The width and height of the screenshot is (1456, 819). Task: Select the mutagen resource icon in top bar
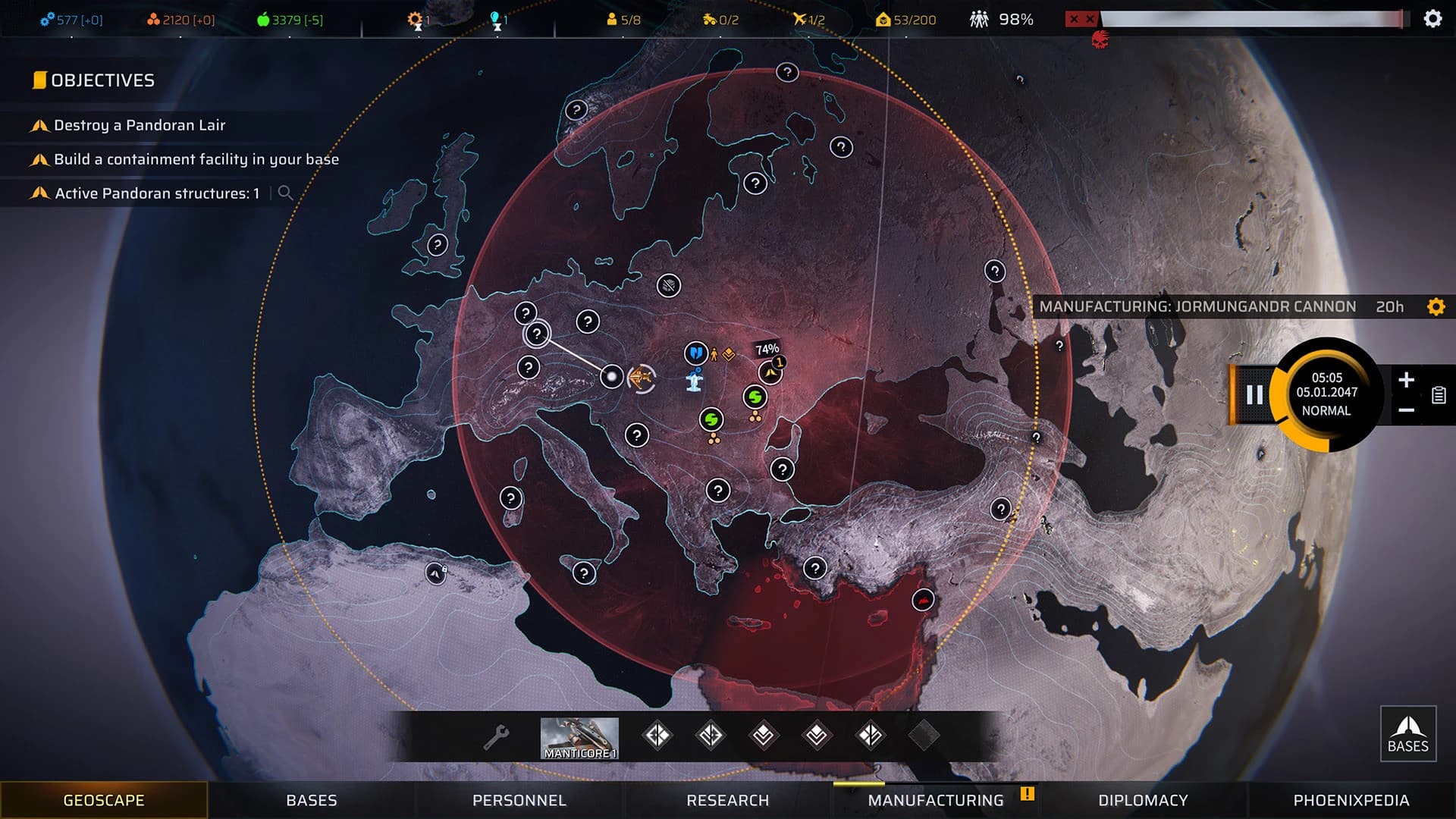pos(155,20)
